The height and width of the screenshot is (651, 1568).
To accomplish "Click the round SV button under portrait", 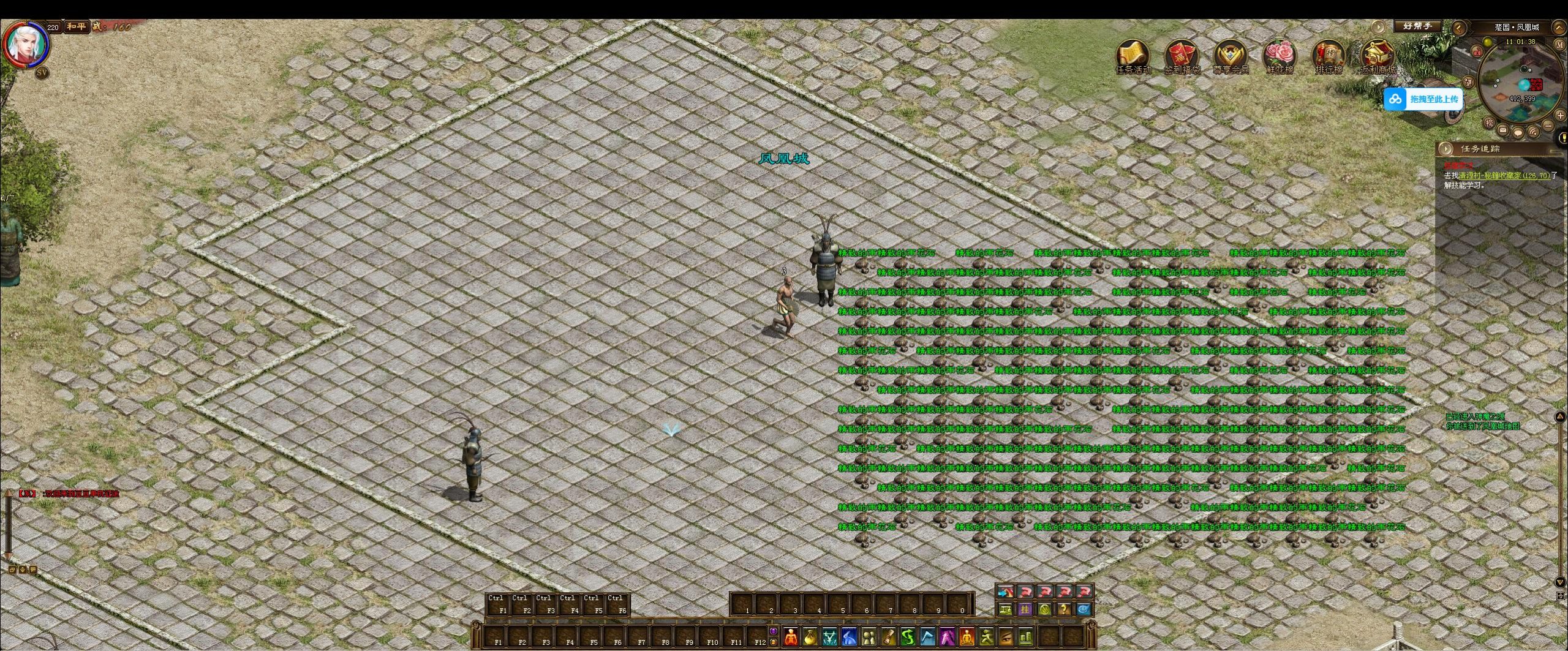I will (42, 72).
